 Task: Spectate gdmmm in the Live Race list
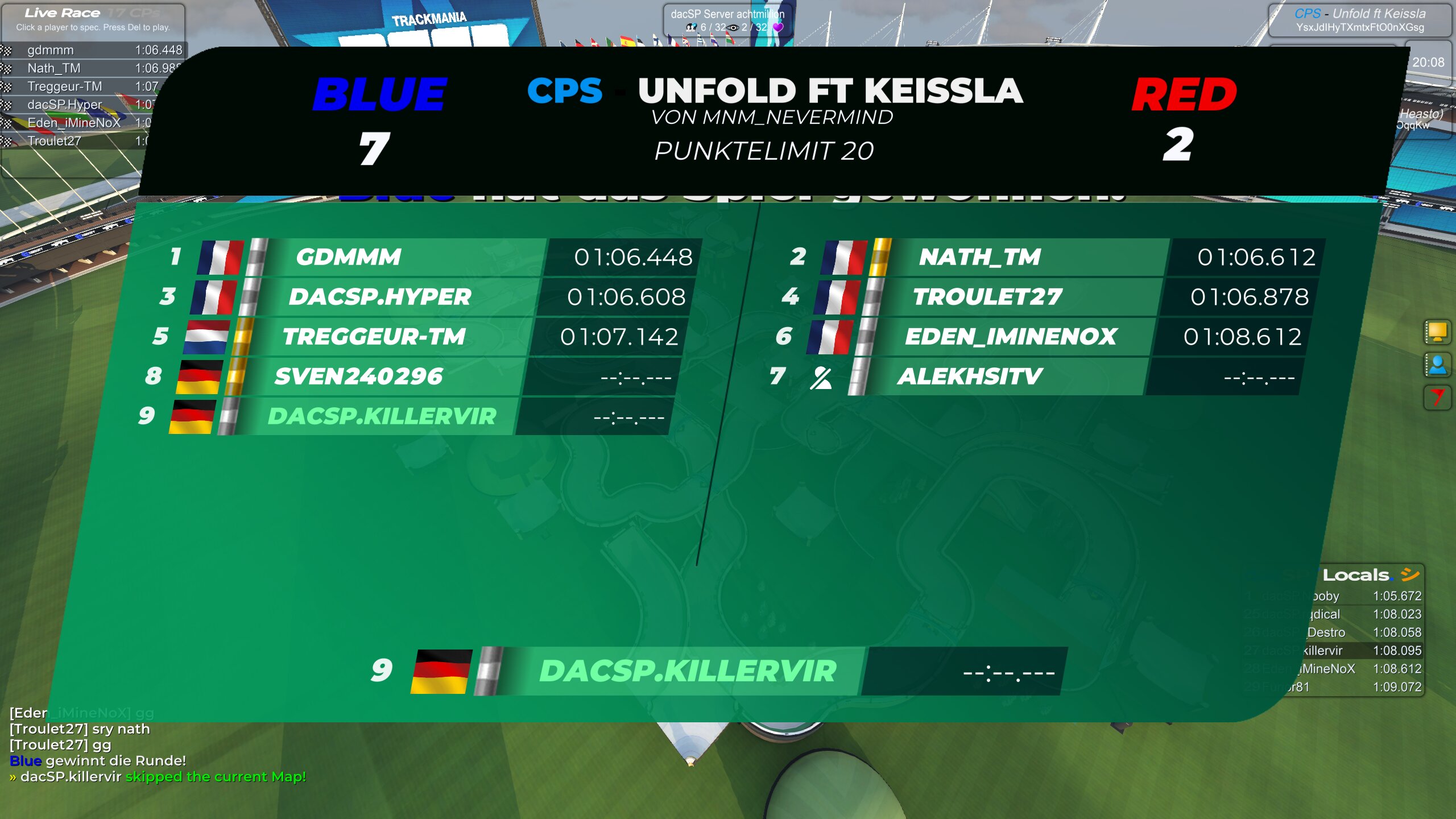(x=51, y=50)
